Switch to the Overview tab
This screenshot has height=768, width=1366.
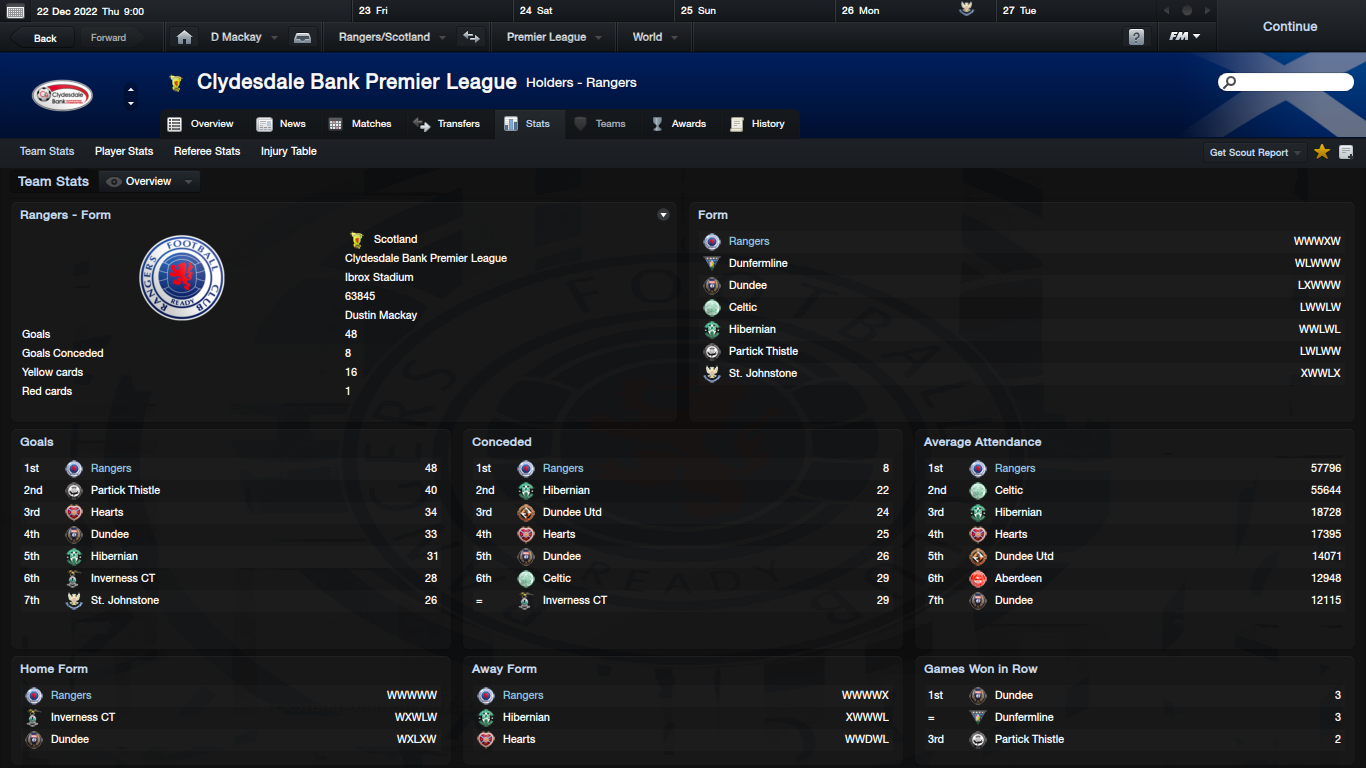pyautogui.click(x=201, y=124)
